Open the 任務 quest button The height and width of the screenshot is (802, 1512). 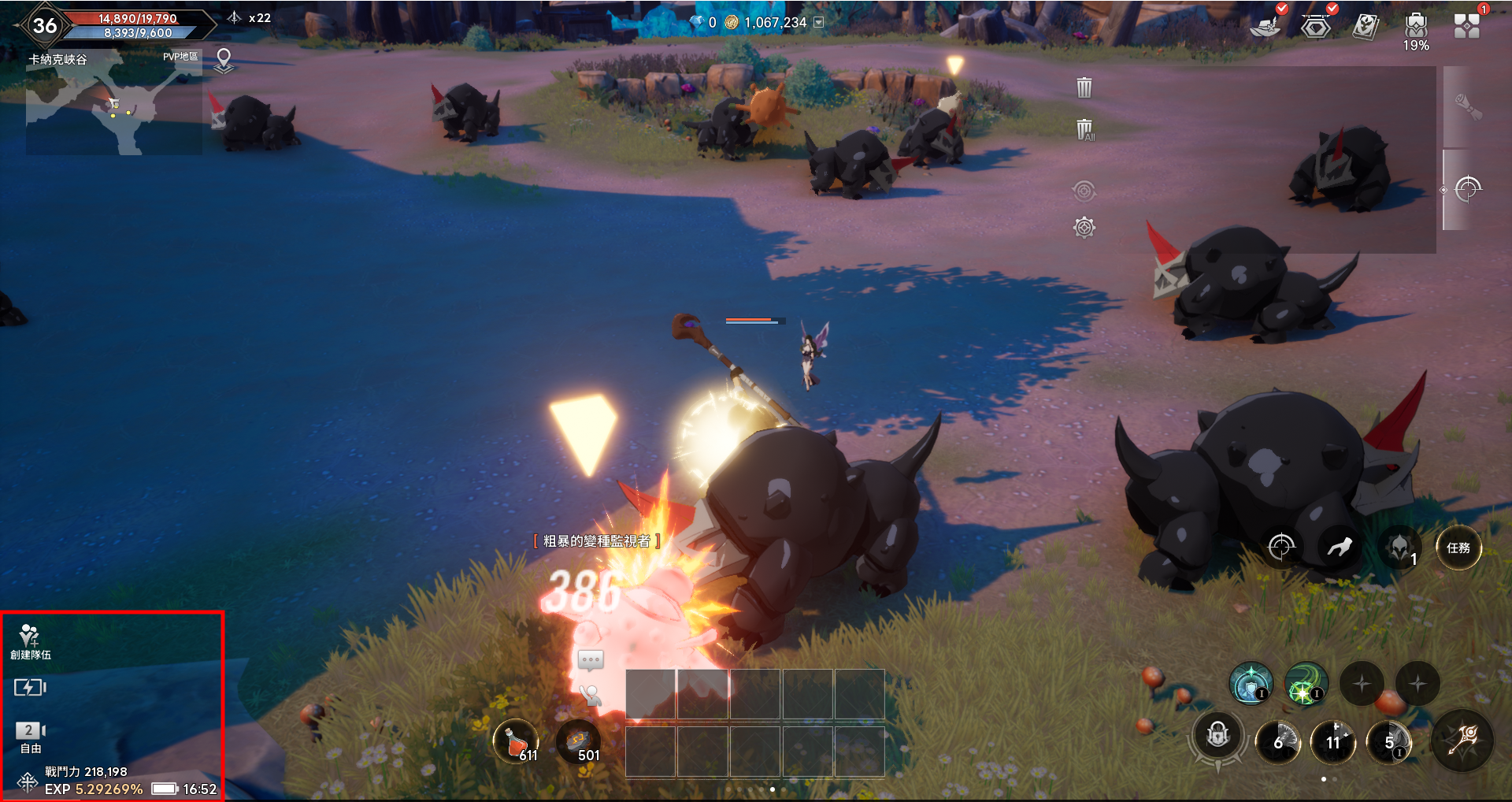pos(1458,548)
